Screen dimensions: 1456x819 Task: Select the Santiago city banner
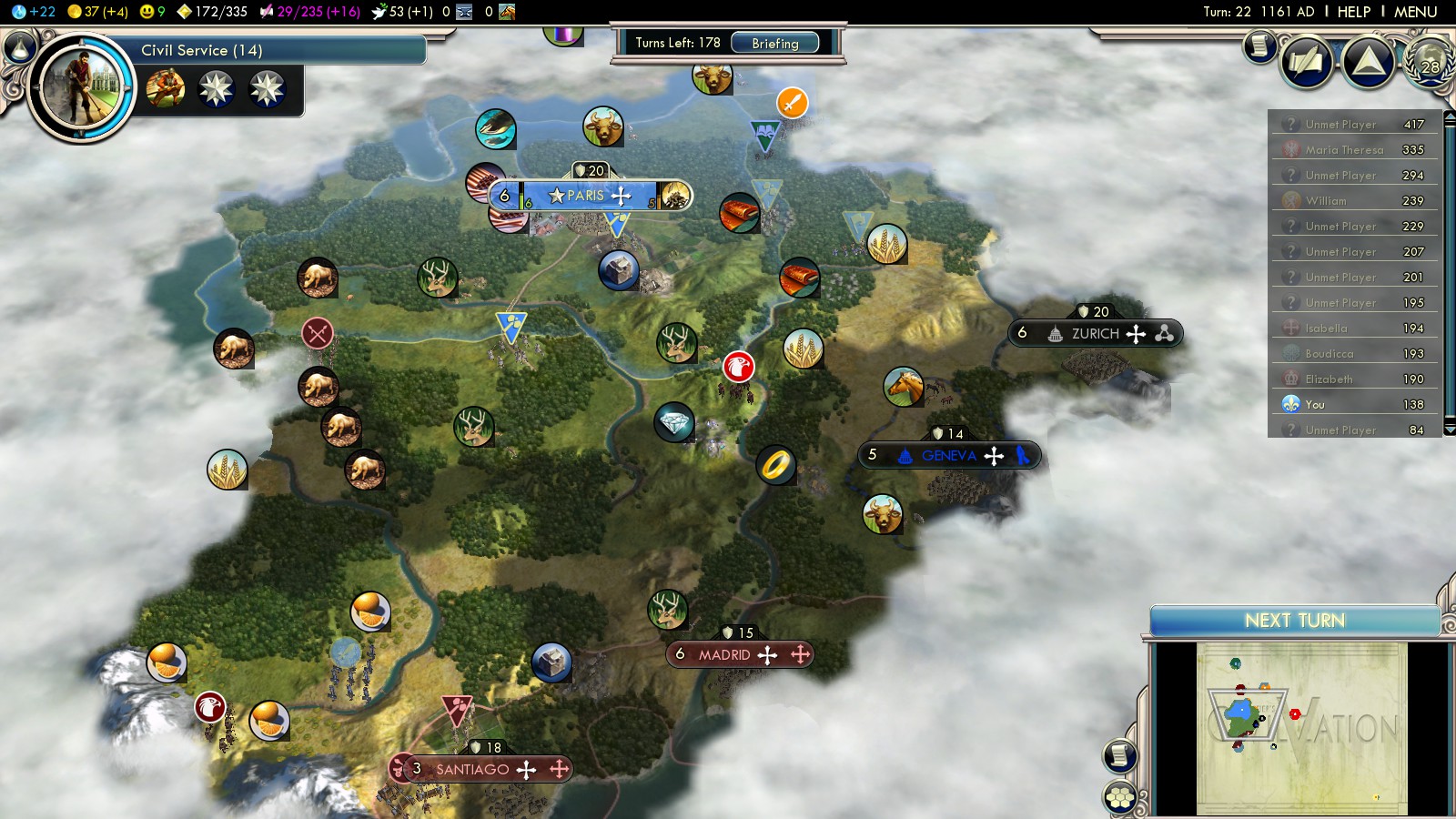[472, 769]
